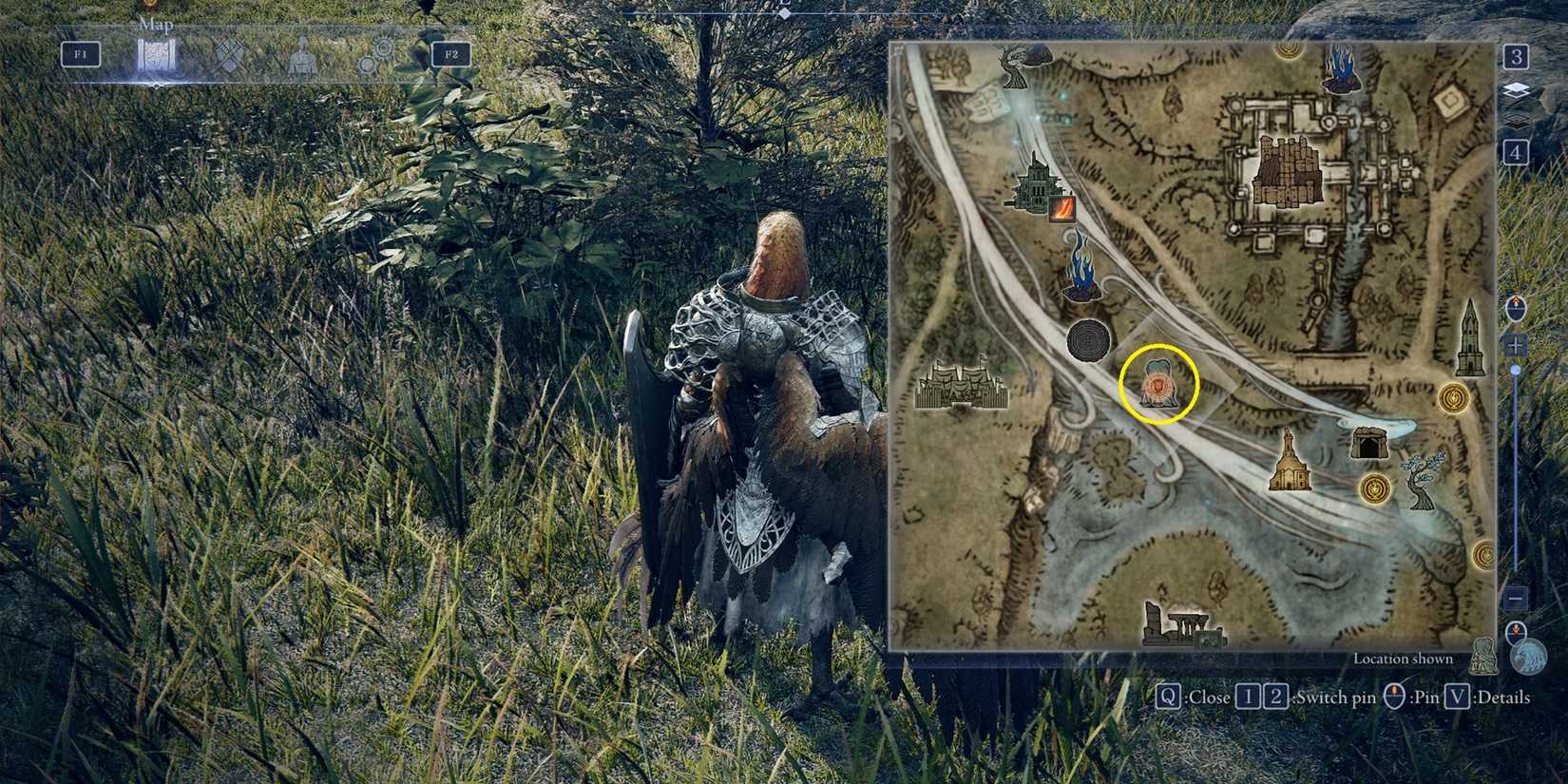The image size is (1568, 784).
Task: Toggle map layers with the stacked-layers icon
Action: click(x=1519, y=90)
